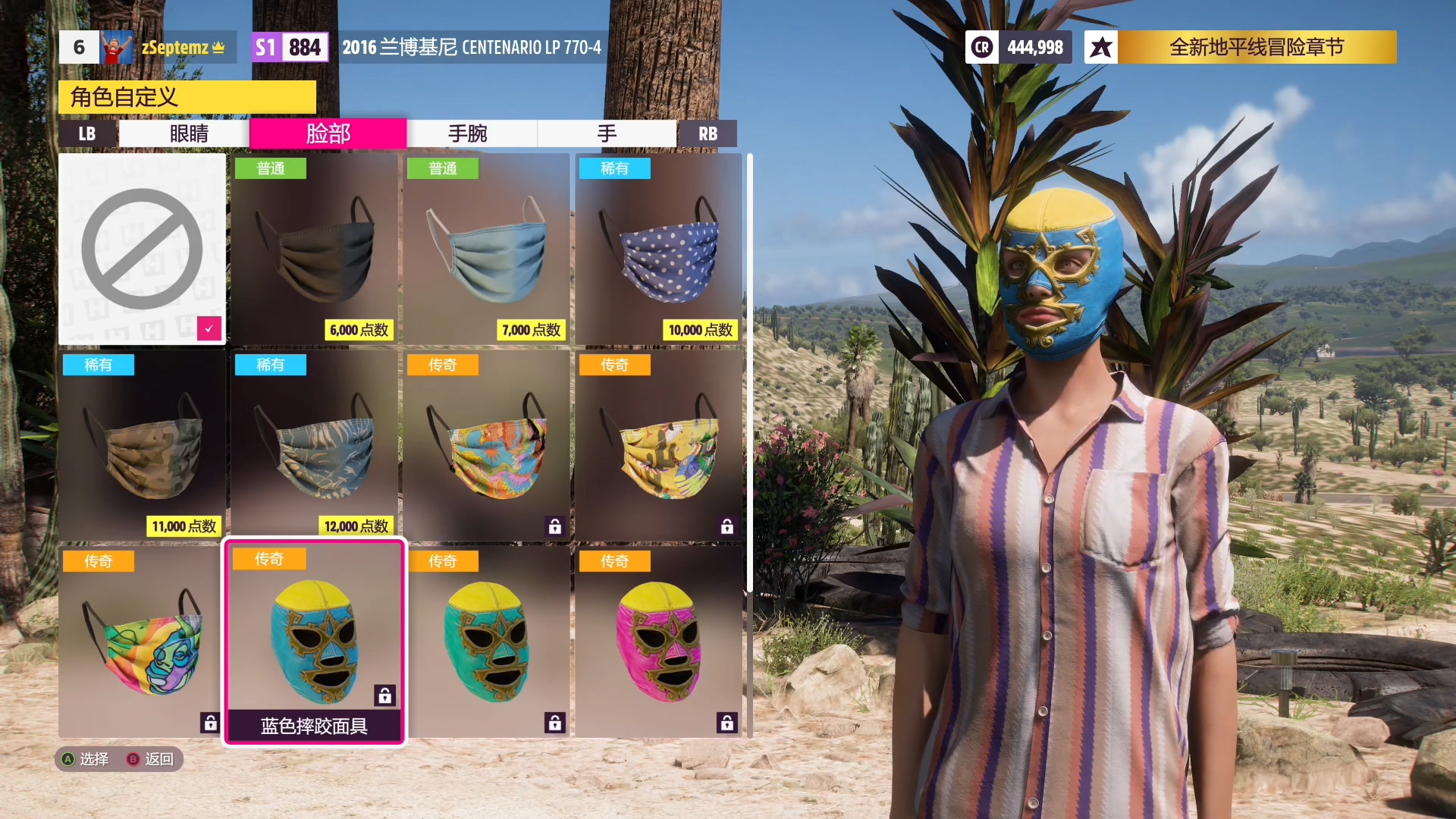Switch to the 手 tab

(607, 134)
